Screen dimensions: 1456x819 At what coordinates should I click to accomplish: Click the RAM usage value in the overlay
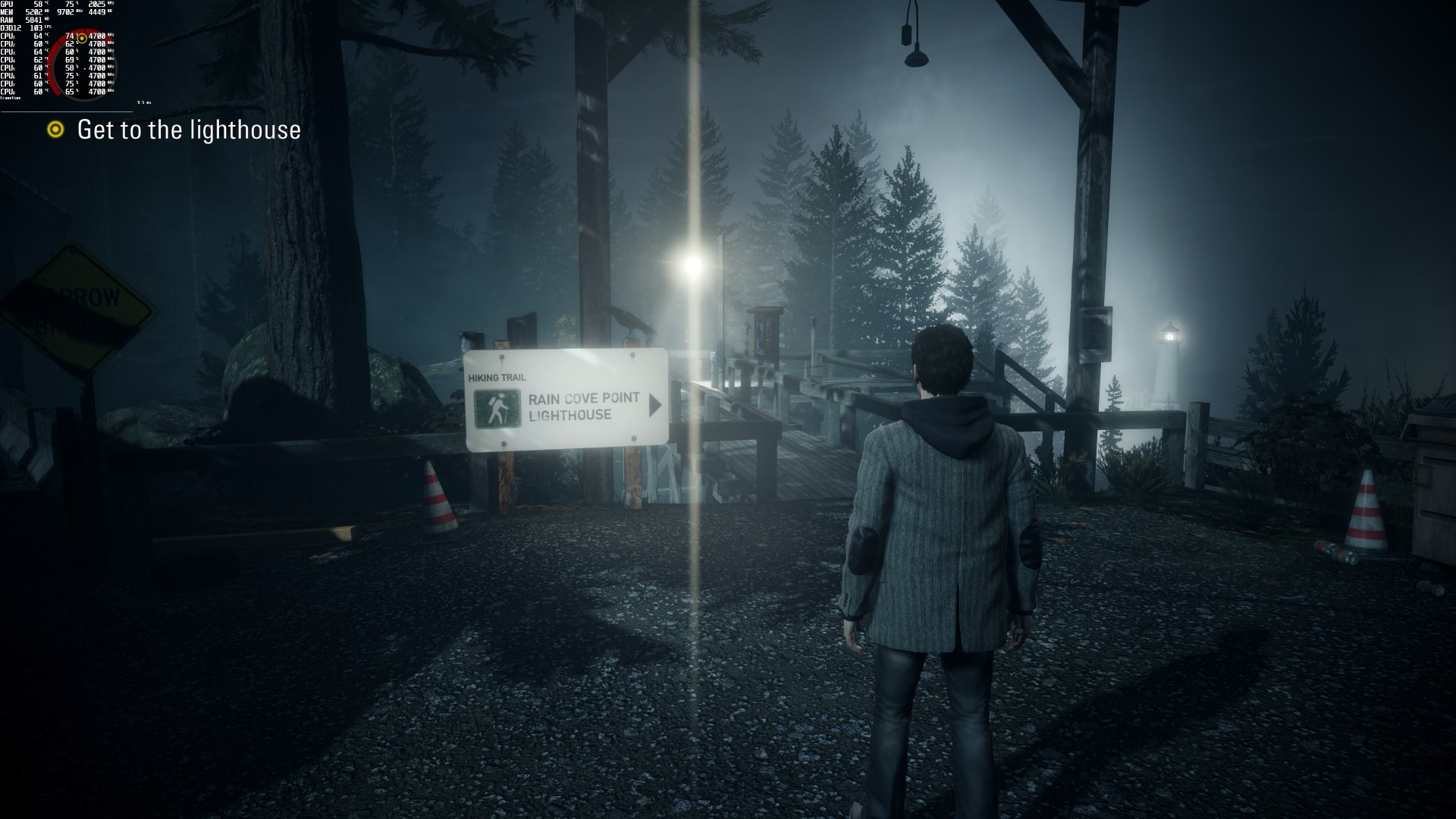tap(34, 20)
